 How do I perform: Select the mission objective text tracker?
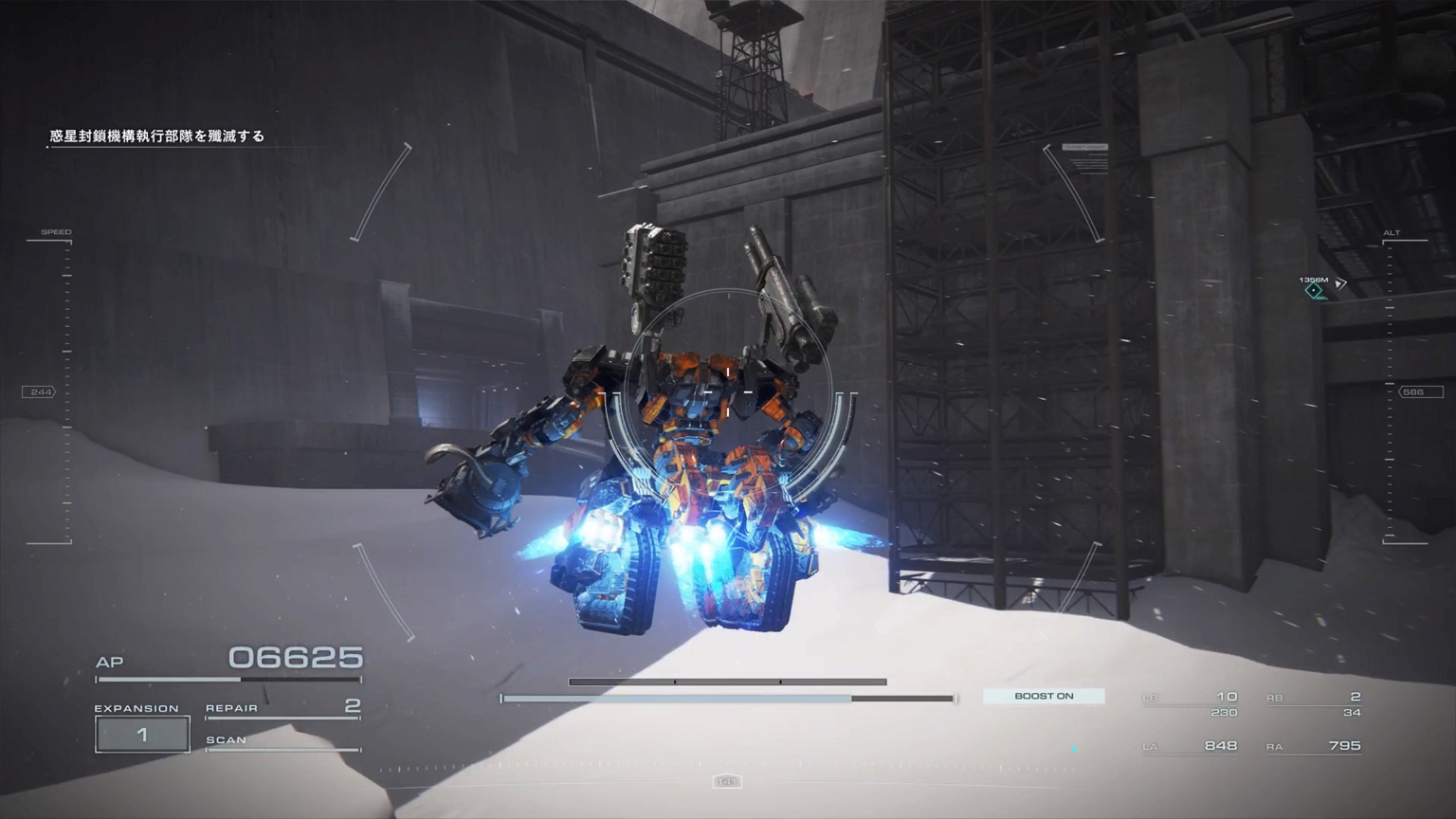pos(157,136)
